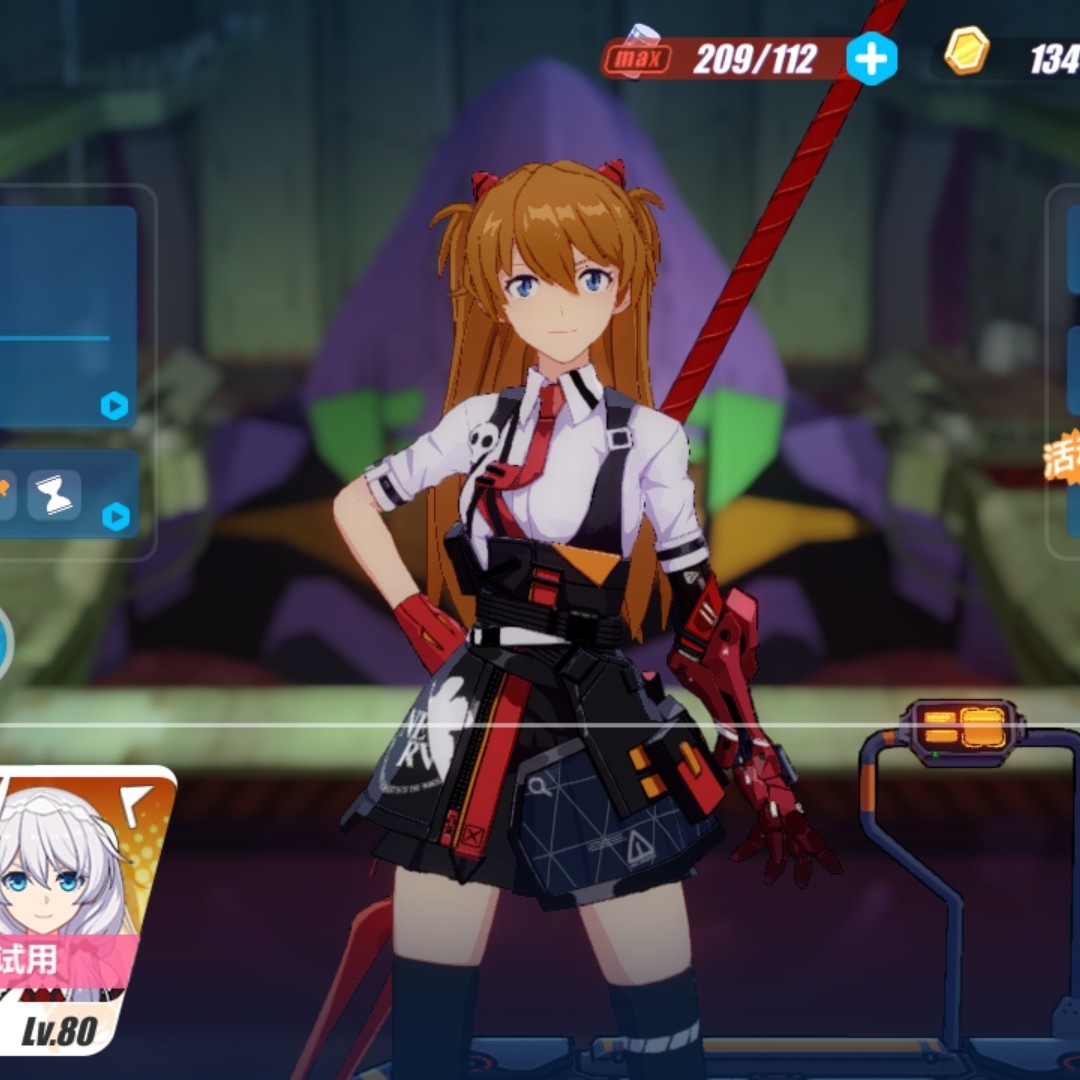Expand the large blue panel's arrow button
This screenshot has width=1080, height=1080.
point(114,405)
